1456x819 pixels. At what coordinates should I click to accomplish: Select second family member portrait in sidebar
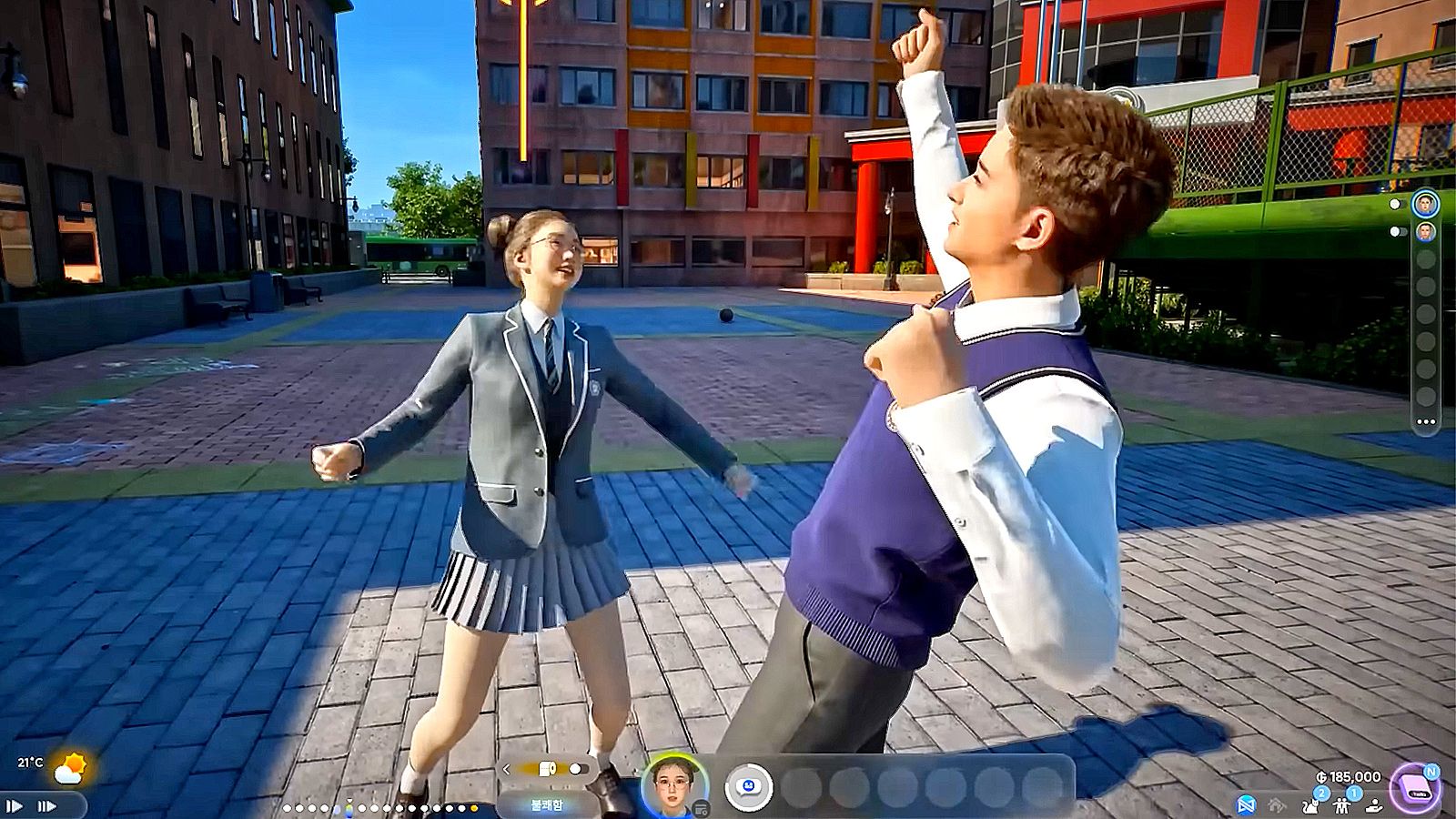[x=1425, y=231]
